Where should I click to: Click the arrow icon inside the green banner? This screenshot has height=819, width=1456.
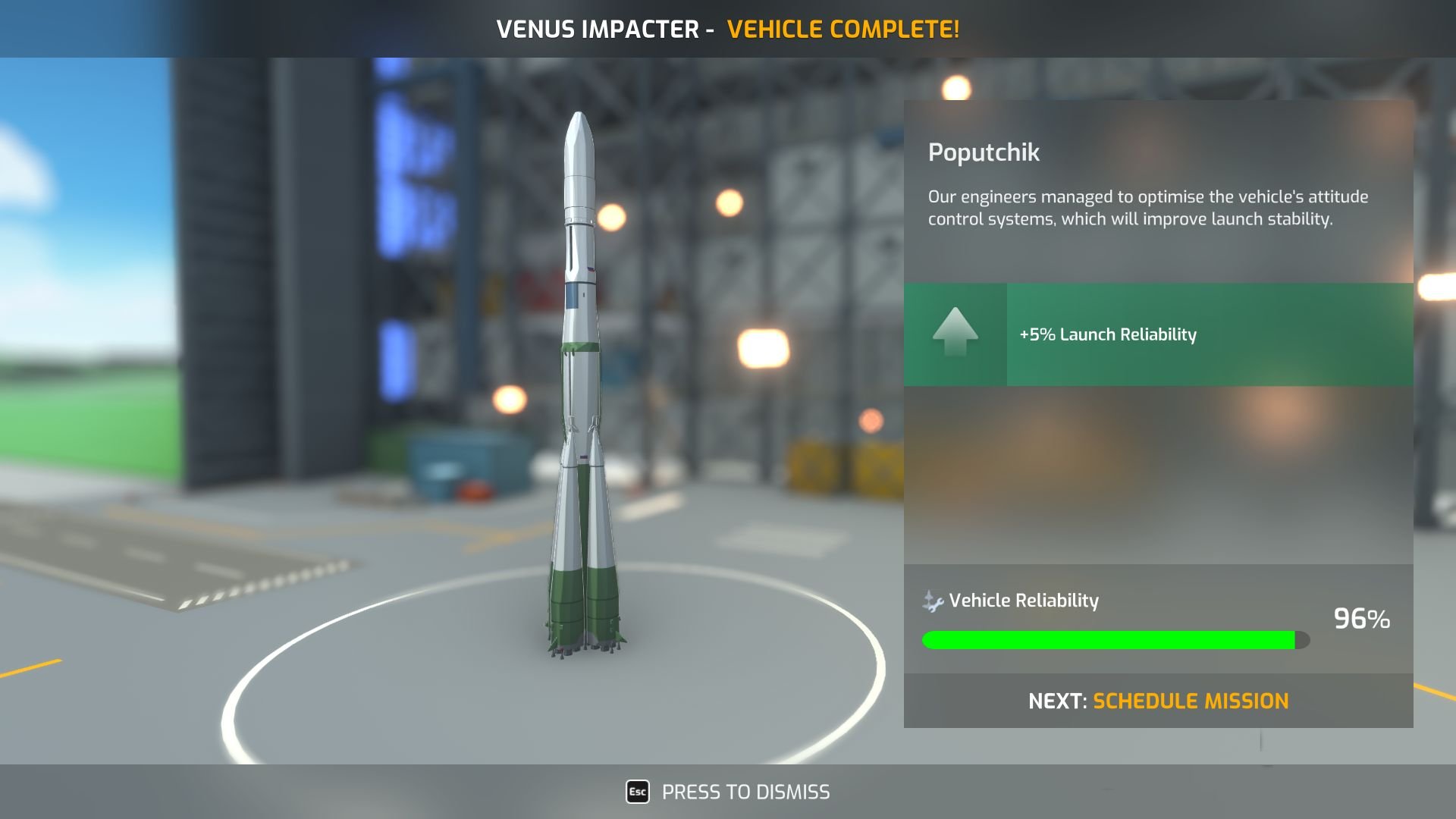coord(955,334)
